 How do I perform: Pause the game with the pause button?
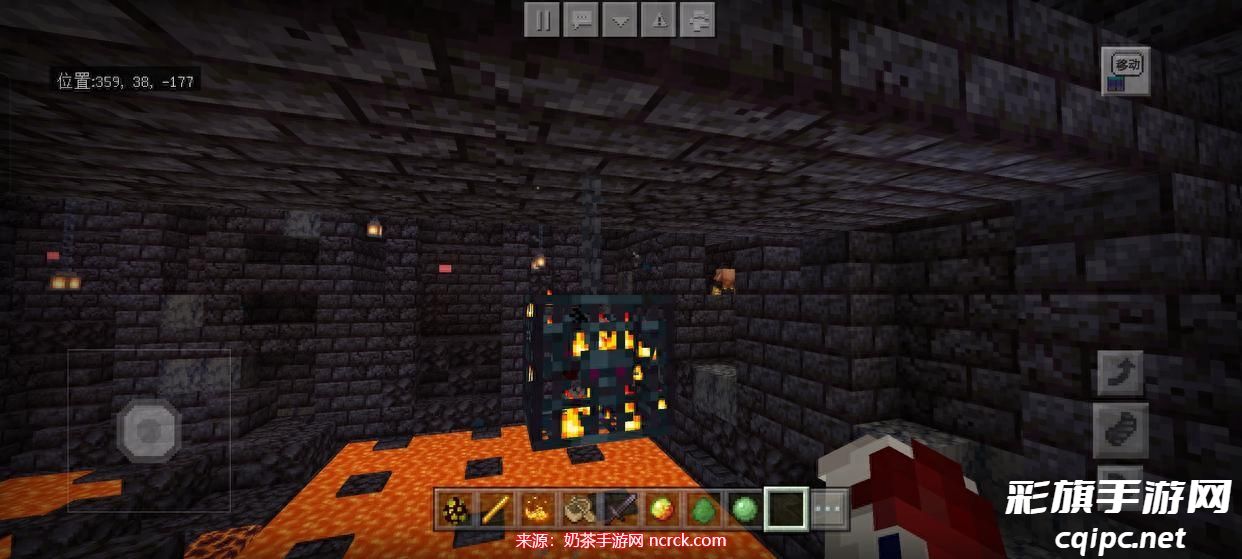pos(541,19)
